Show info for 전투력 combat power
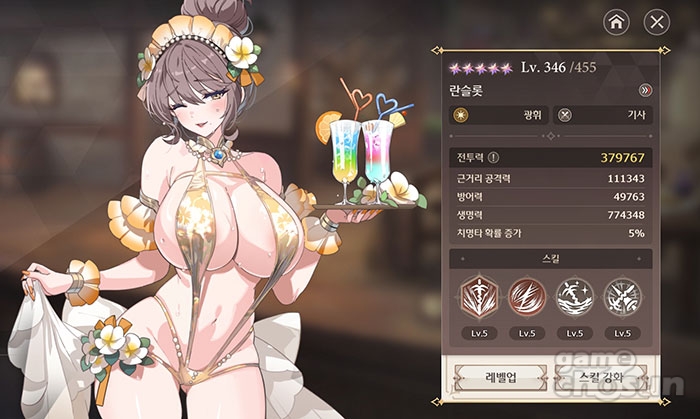Image resolution: width=700 pixels, height=419 pixels. click(x=492, y=157)
